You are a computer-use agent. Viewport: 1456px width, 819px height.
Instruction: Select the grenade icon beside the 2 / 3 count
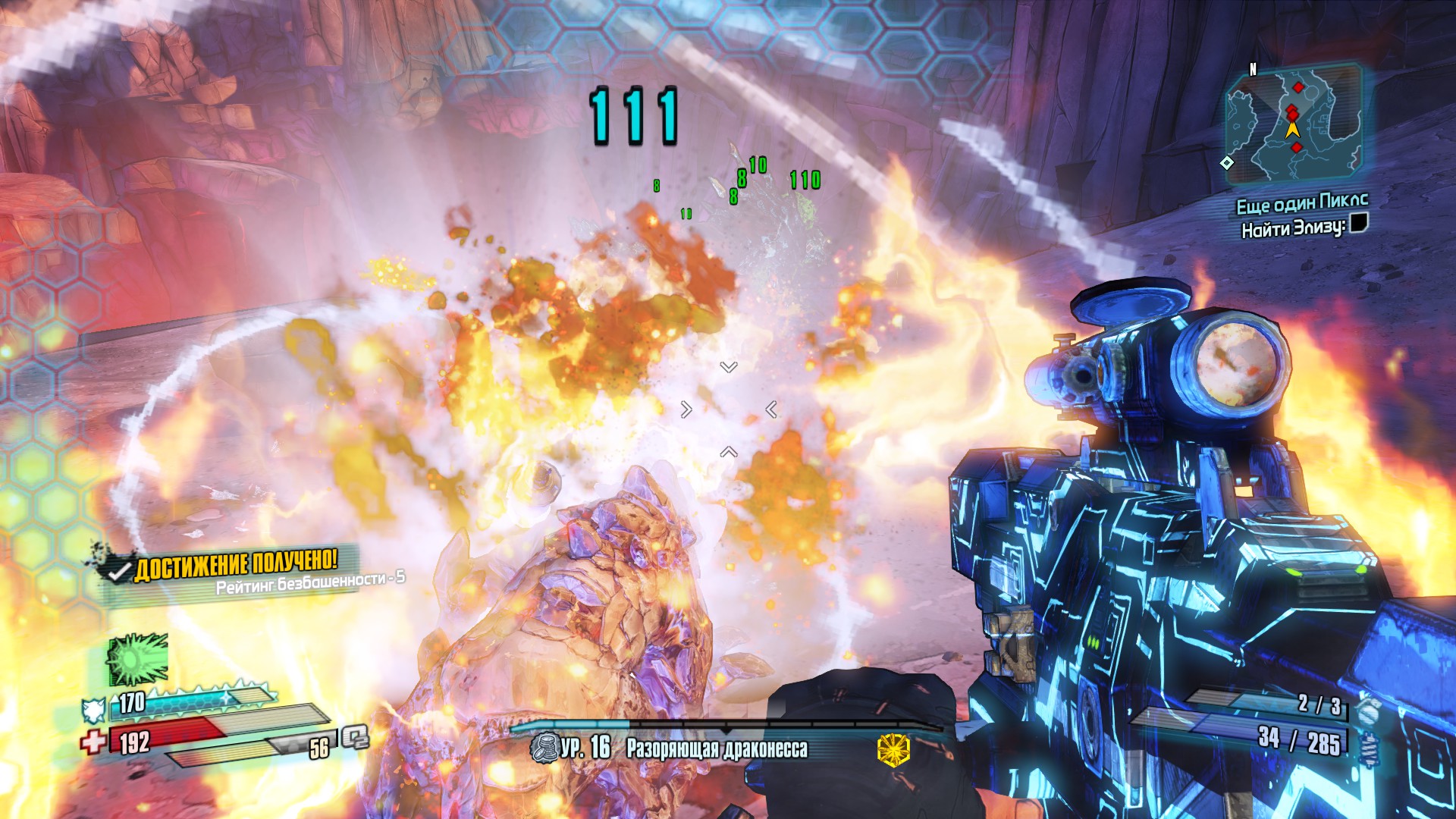[x=1366, y=709]
